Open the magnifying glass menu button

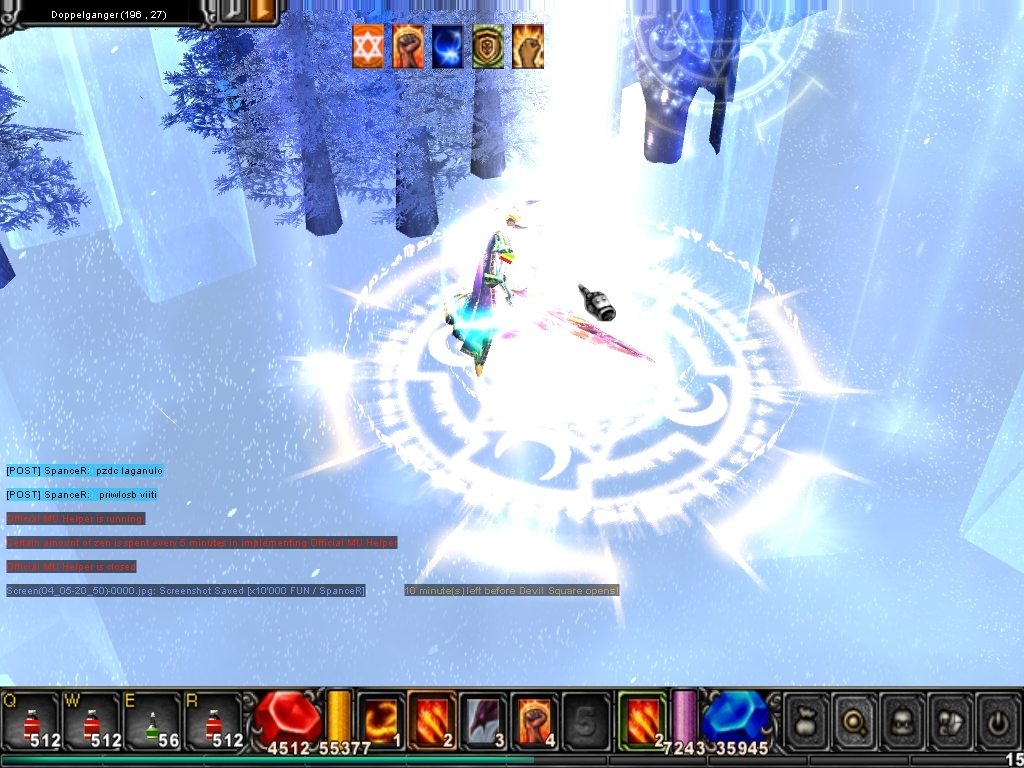pos(854,720)
